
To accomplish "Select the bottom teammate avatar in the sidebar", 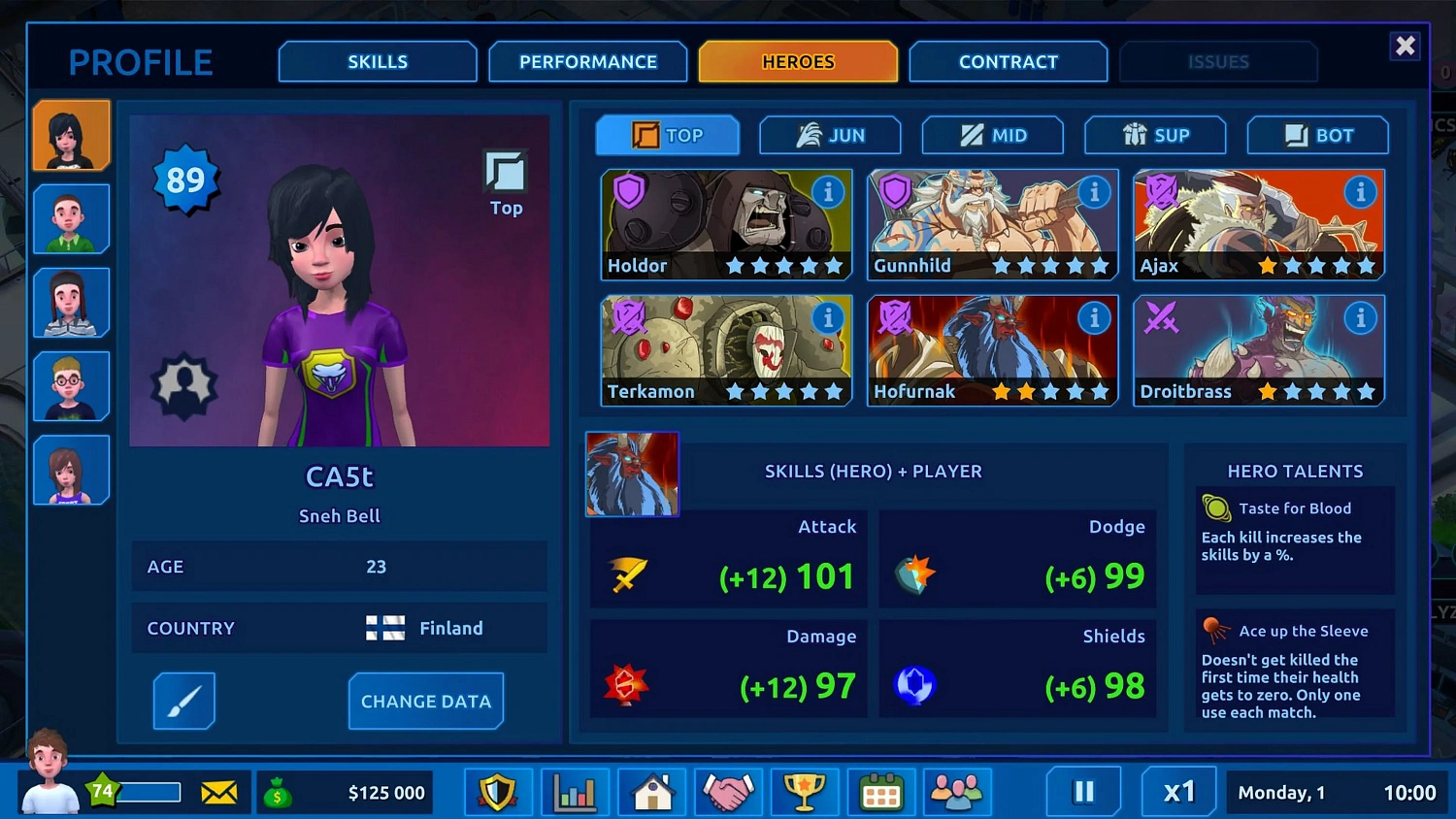I will 71,470.
